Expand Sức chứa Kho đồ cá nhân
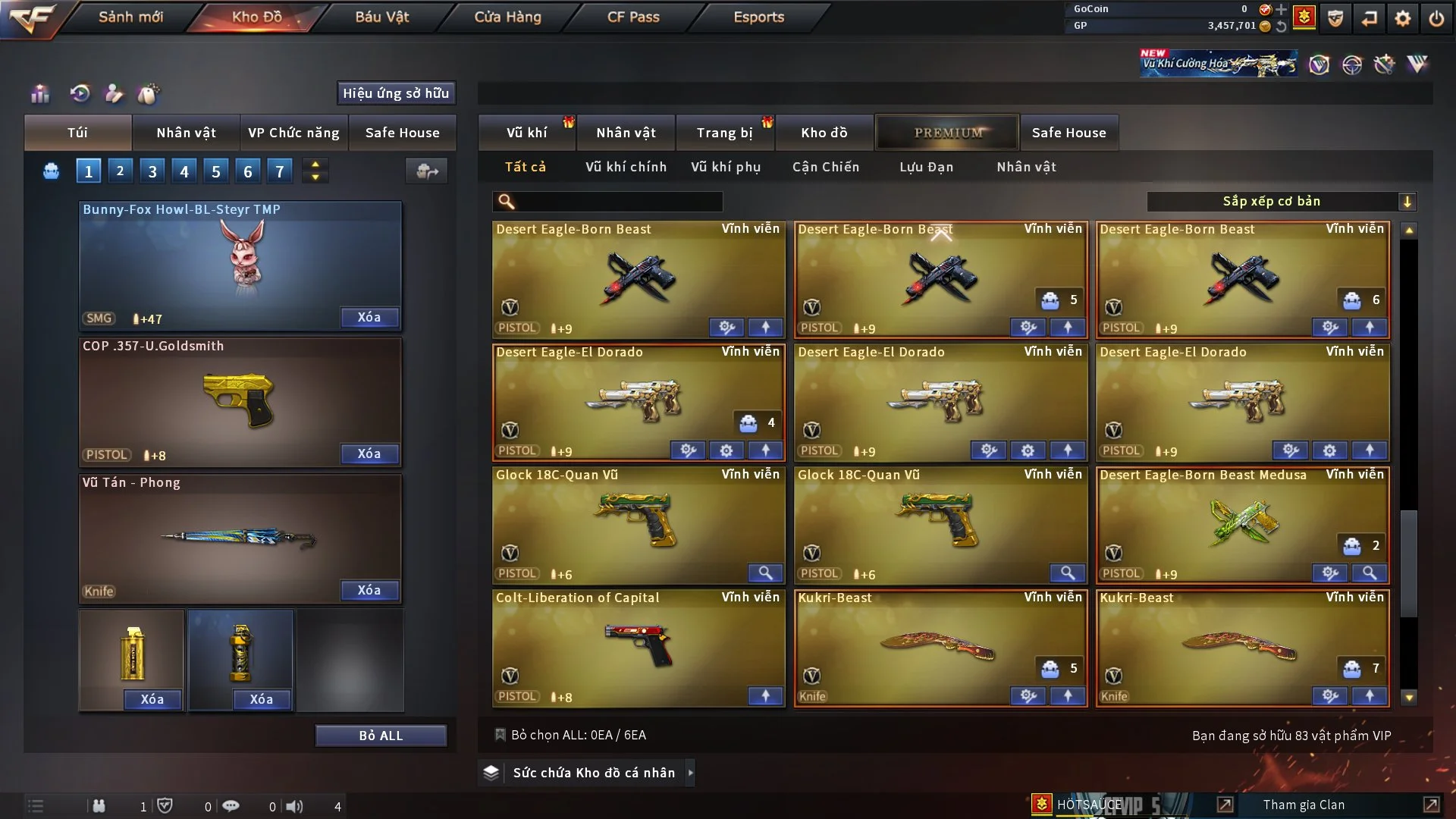 [592, 773]
